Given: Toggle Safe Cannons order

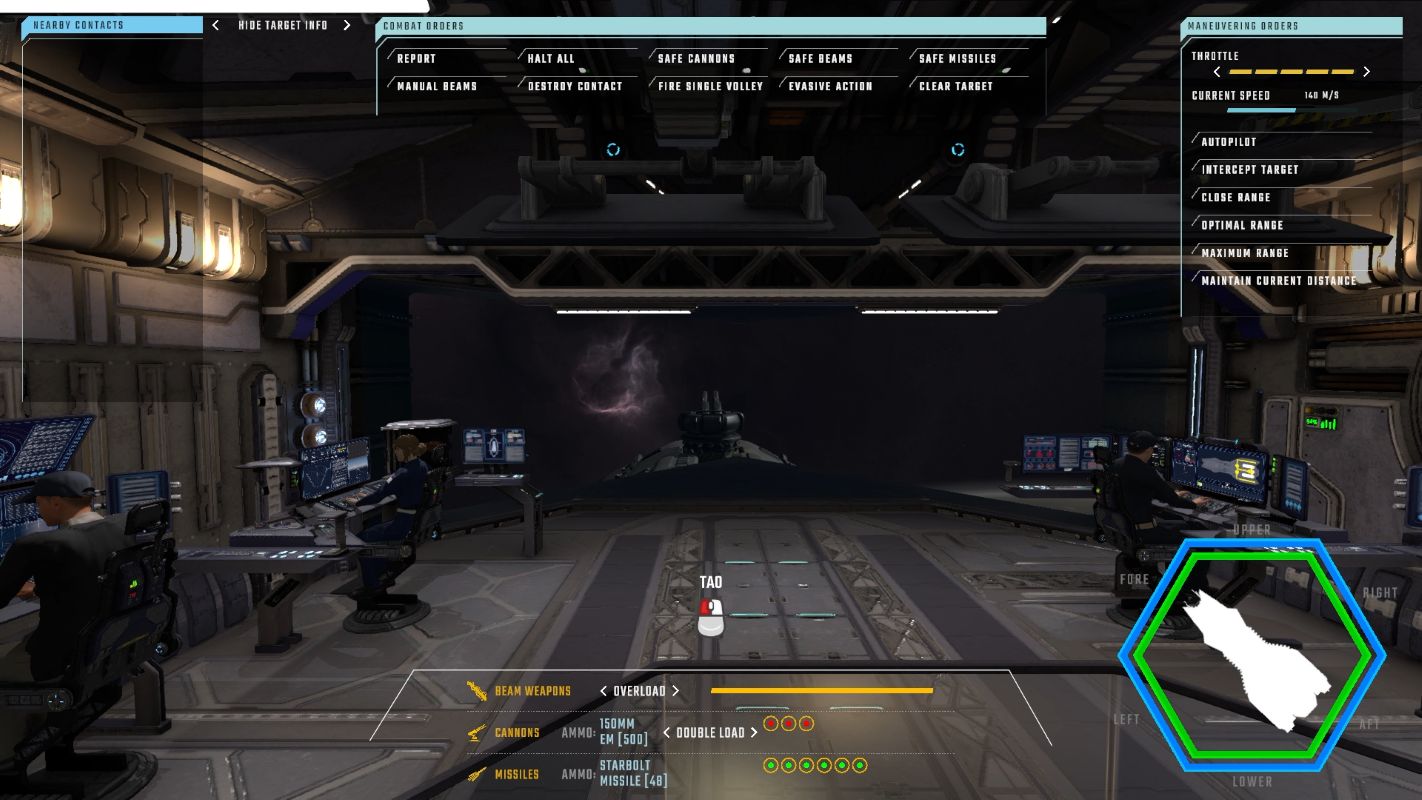Looking at the screenshot, I should (696, 59).
